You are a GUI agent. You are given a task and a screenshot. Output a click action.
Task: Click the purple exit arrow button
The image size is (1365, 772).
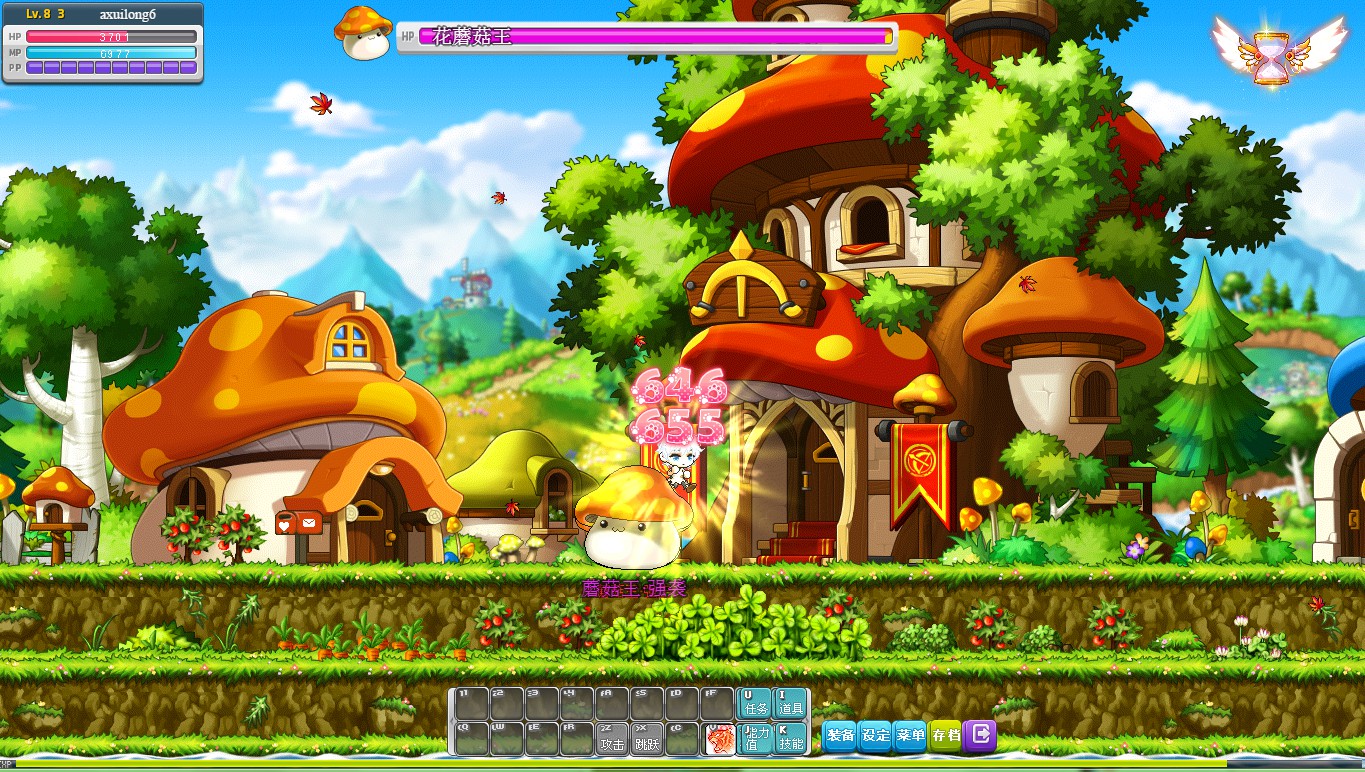click(981, 736)
